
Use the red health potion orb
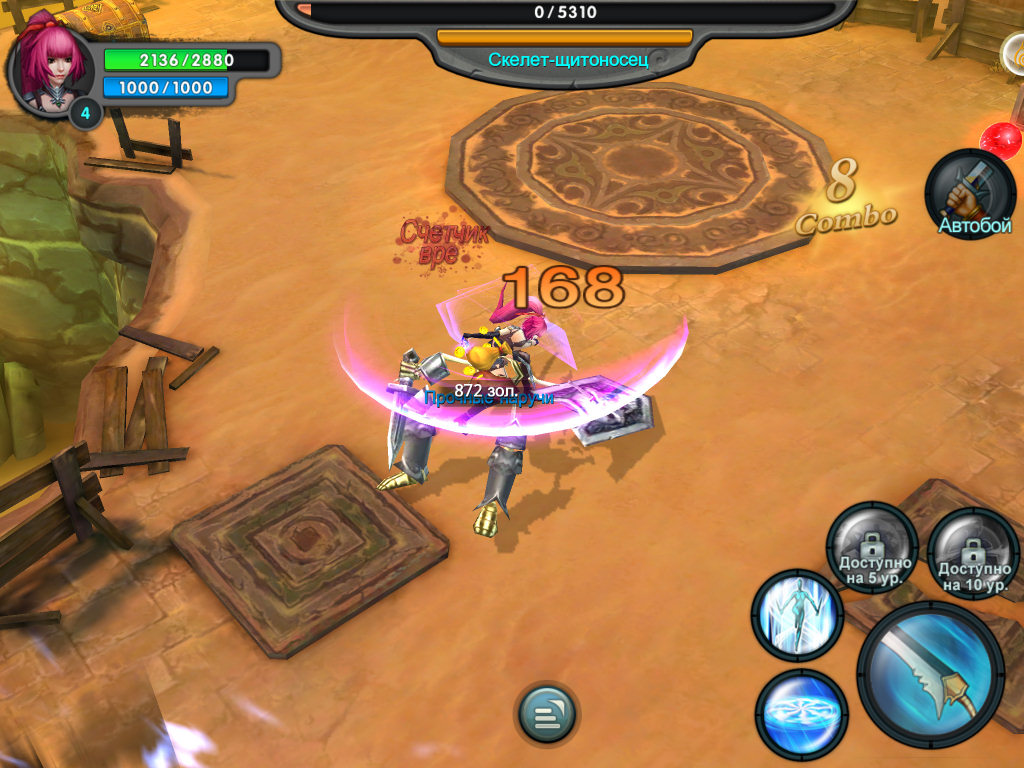tap(1002, 139)
